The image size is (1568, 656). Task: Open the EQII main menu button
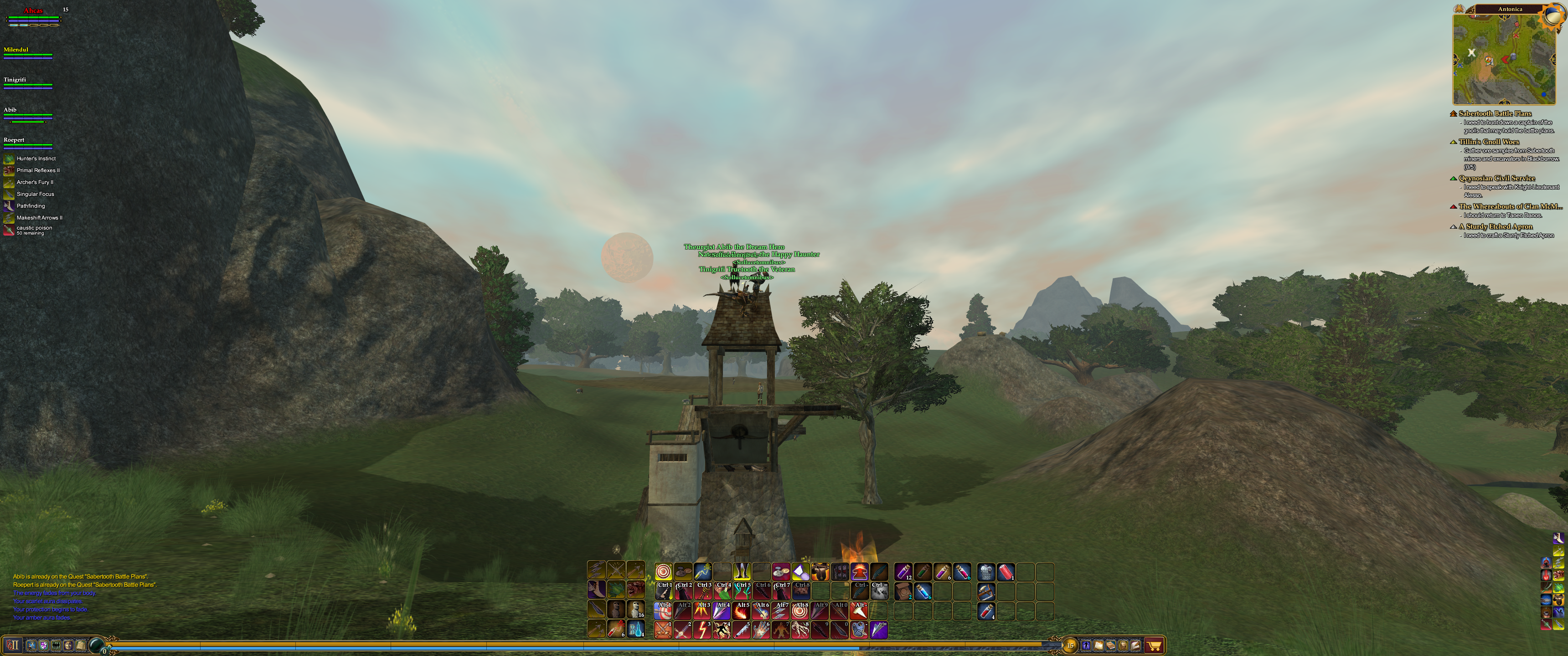point(12,645)
